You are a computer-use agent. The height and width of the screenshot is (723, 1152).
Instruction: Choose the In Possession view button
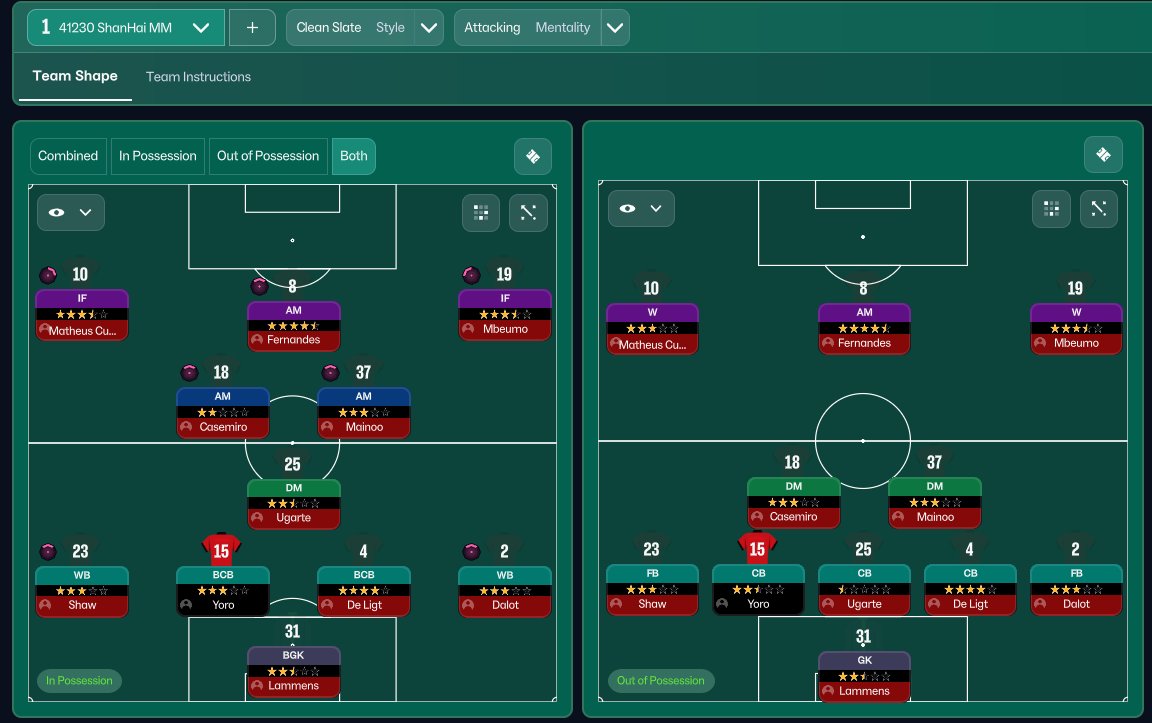point(158,156)
